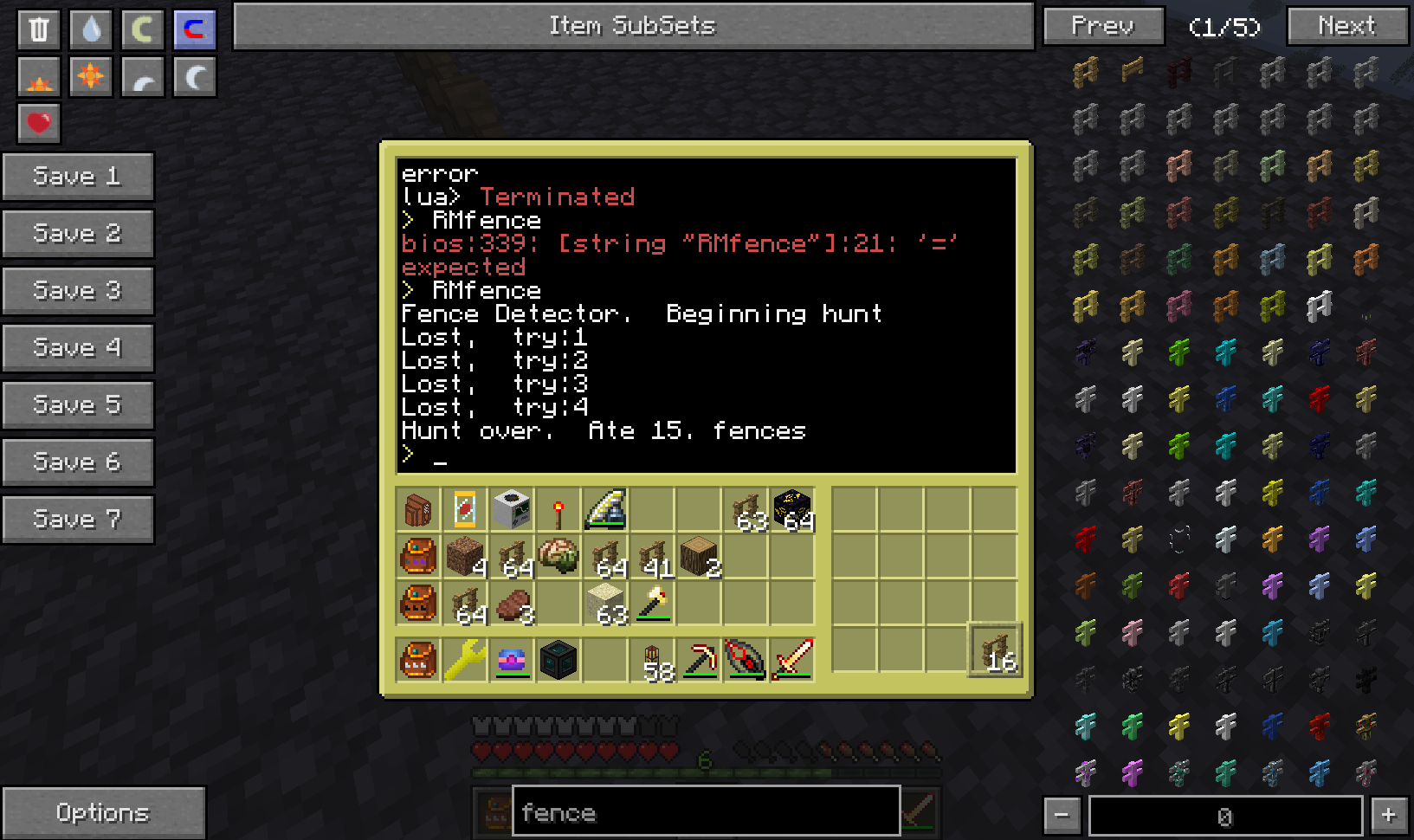Decrease item quantity with minus button
This screenshot has width=1414, height=840.
point(1062,815)
